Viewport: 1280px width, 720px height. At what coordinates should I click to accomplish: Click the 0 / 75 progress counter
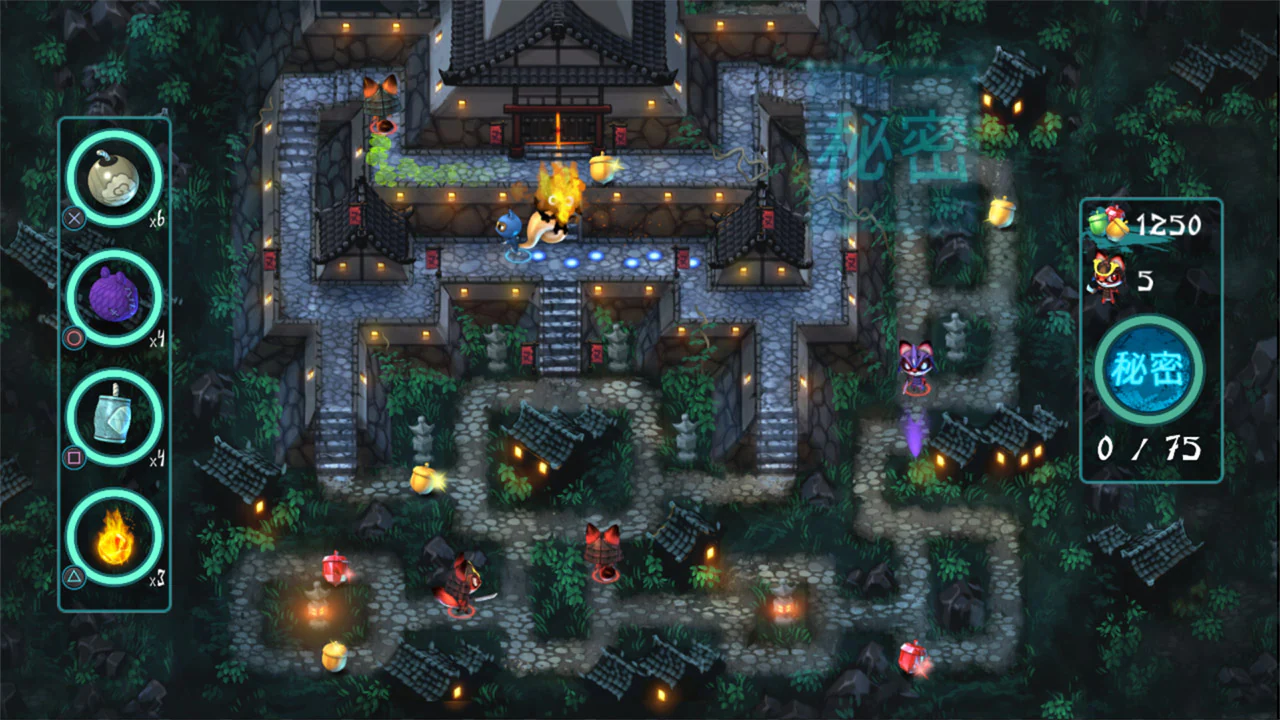[1150, 450]
